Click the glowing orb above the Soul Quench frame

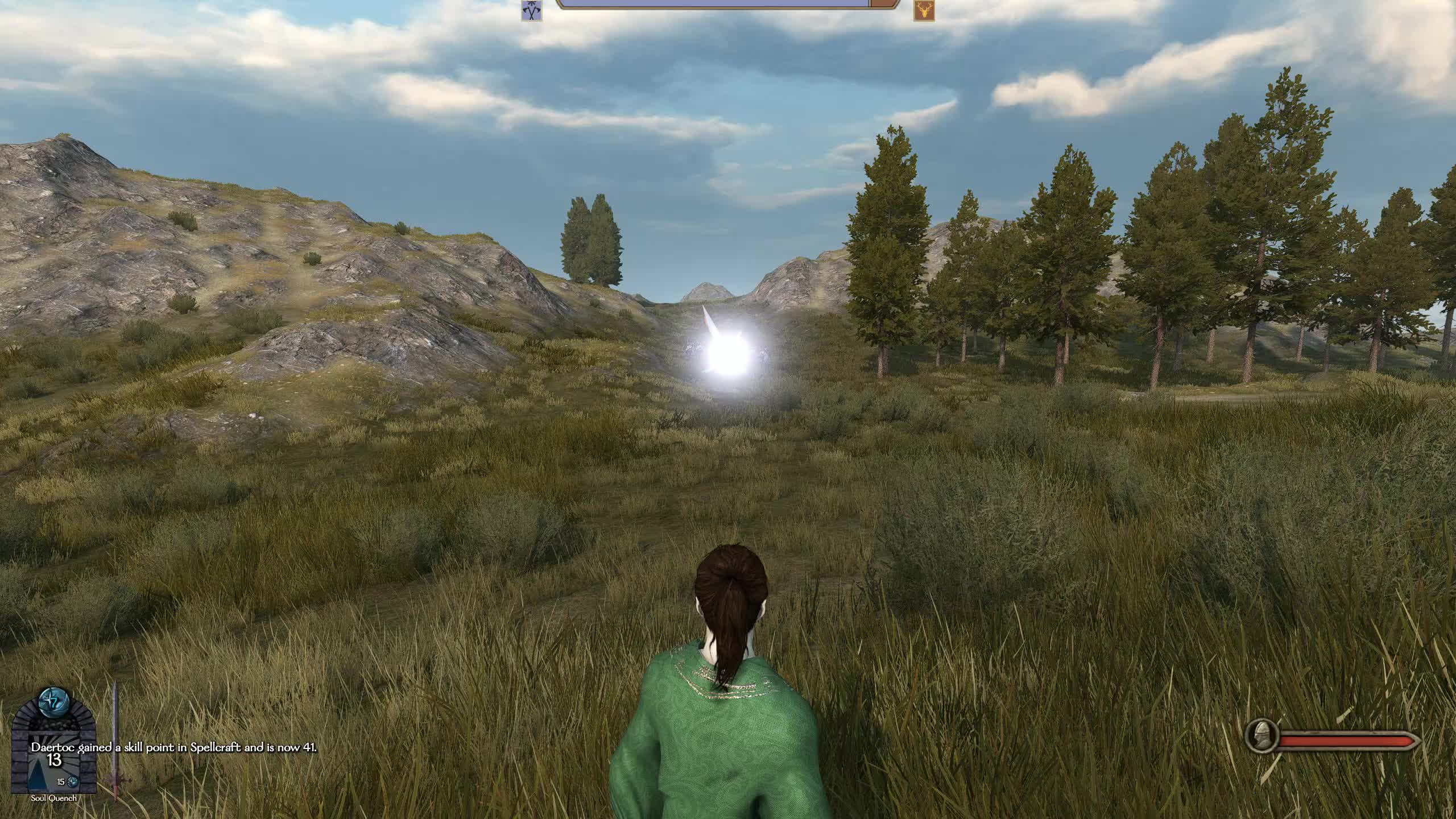[x=53, y=702]
